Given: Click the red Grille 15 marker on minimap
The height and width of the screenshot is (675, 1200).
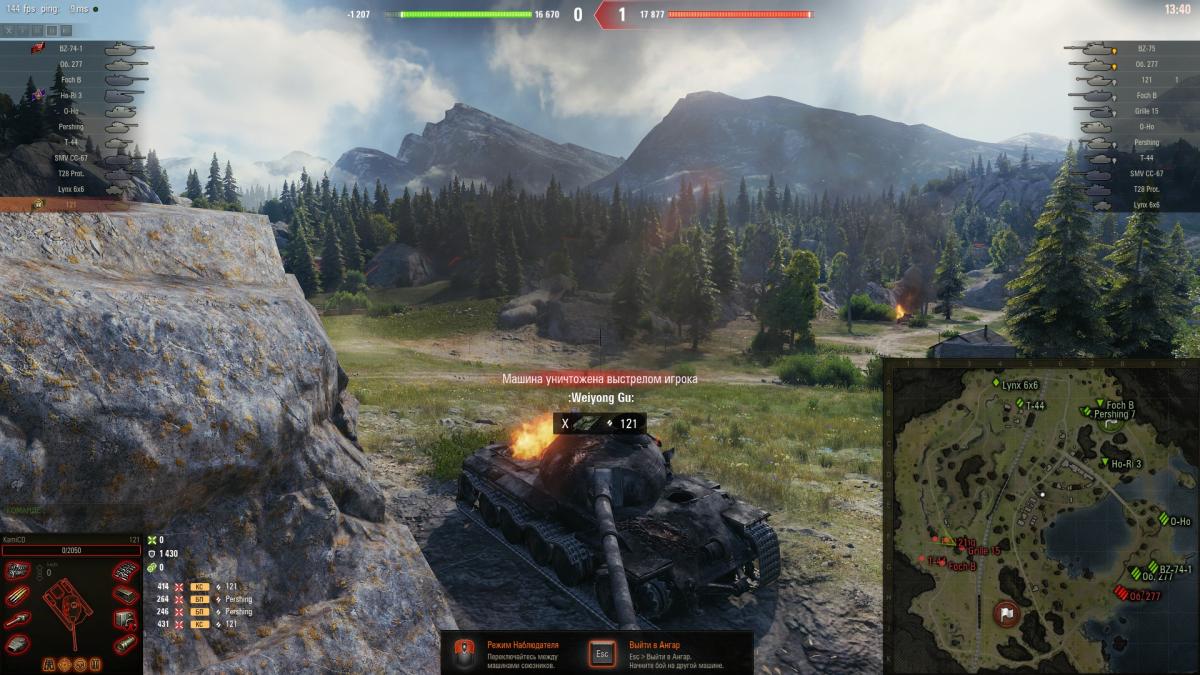Looking at the screenshot, I should [962, 550].
